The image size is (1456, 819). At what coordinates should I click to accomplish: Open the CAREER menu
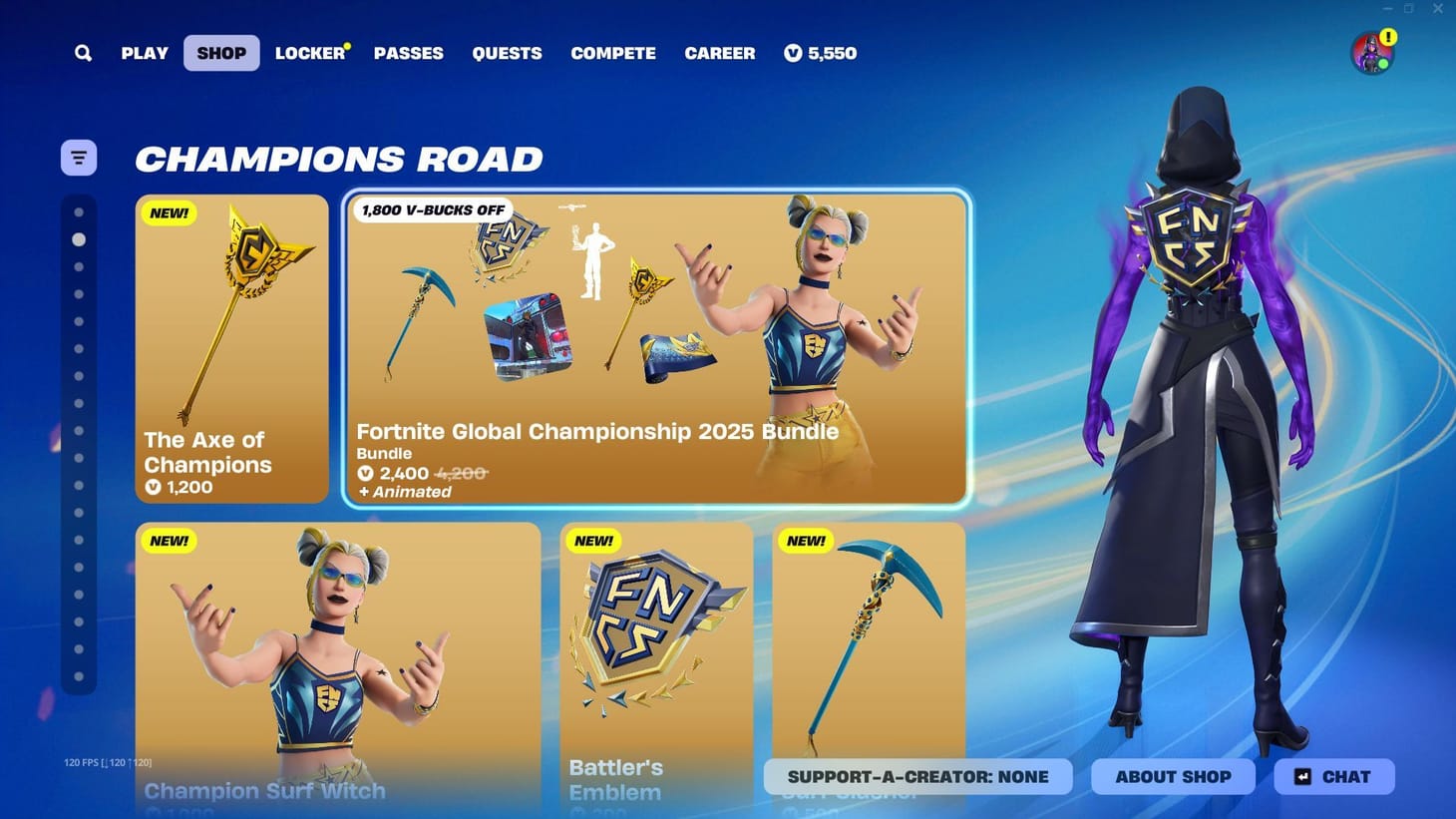[x=719, y=53]
